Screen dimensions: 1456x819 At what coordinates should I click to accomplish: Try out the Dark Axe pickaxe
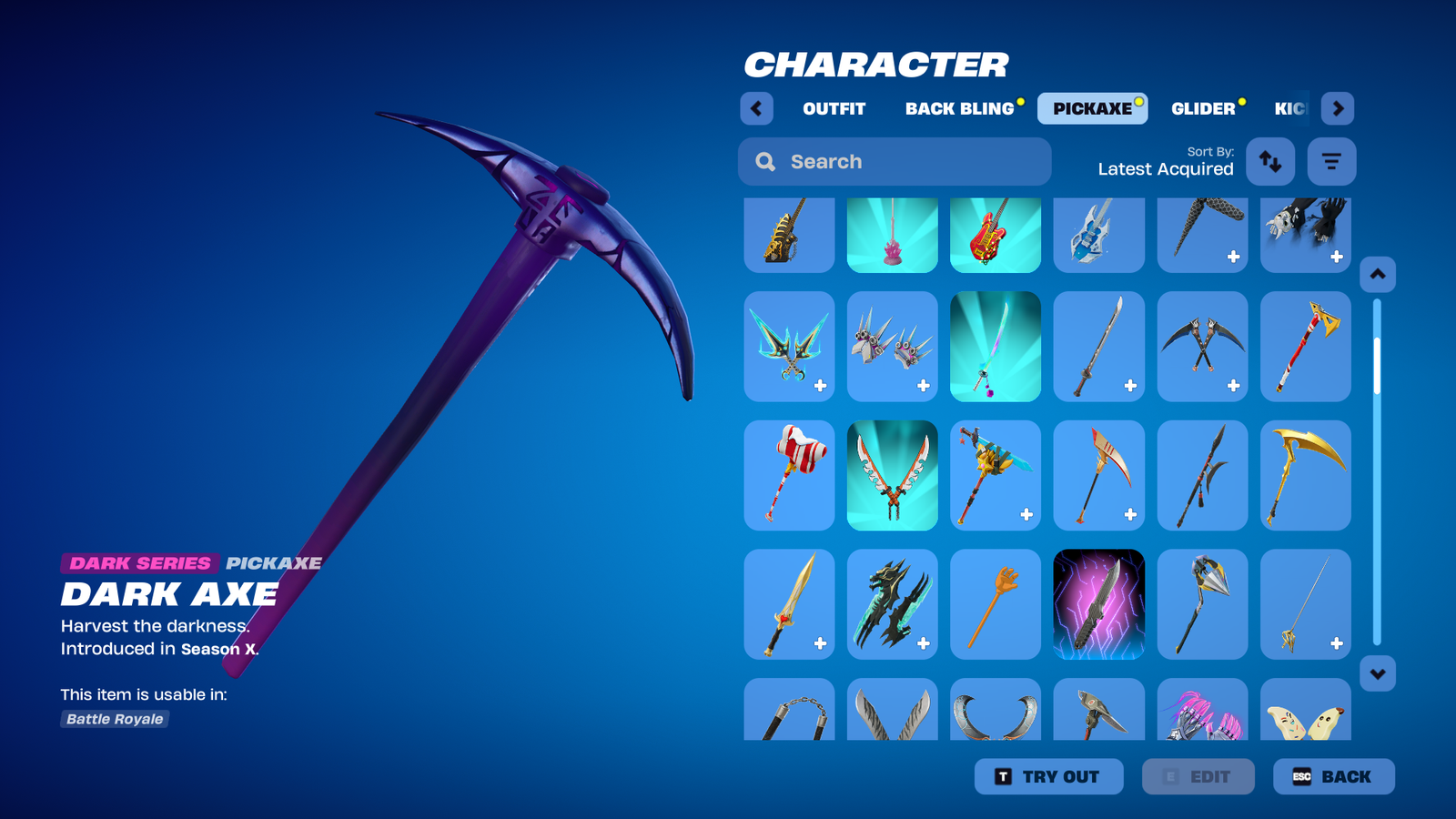[x=1048, y=776]
